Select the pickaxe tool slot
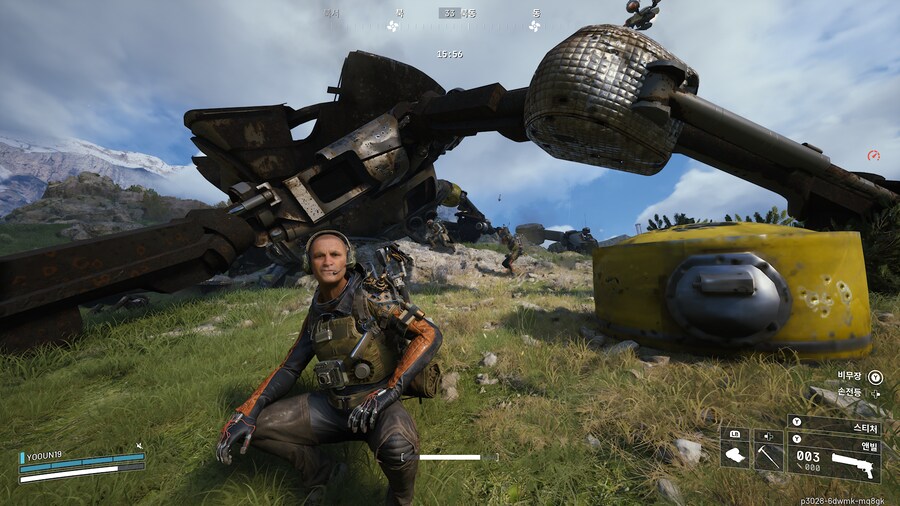Screen dimensions: 900x506 coord(768,455)
